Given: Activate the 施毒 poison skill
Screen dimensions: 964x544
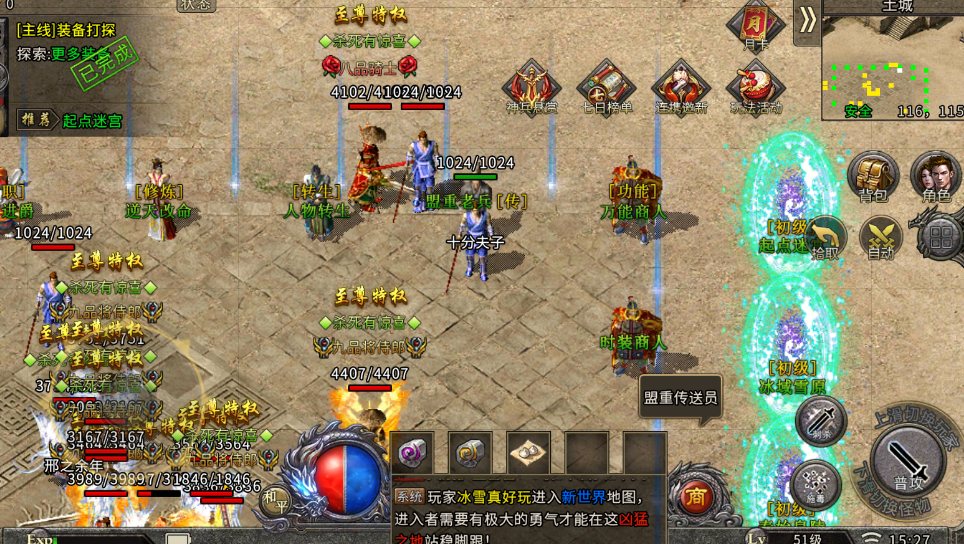Looking at the screenshot, I should tap(814, 484).
